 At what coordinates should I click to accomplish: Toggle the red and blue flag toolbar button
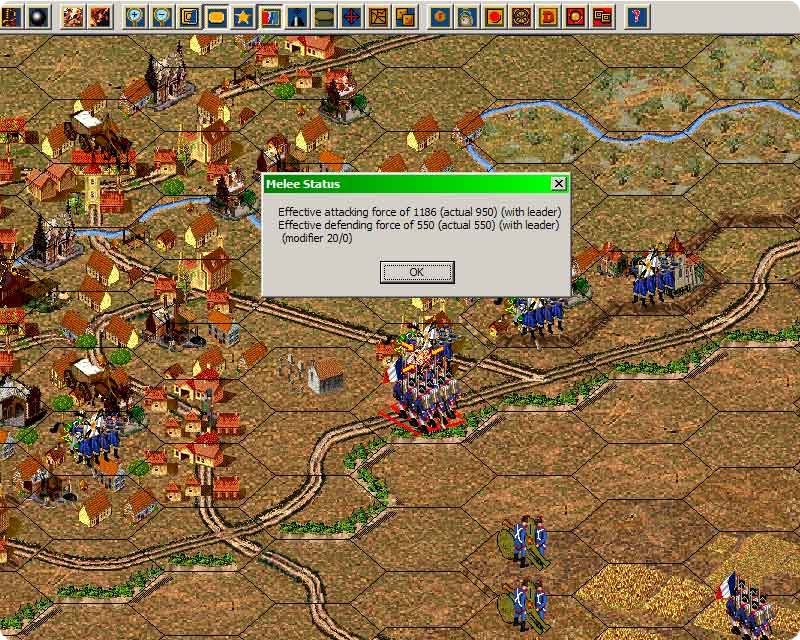(x=270, y=16)
